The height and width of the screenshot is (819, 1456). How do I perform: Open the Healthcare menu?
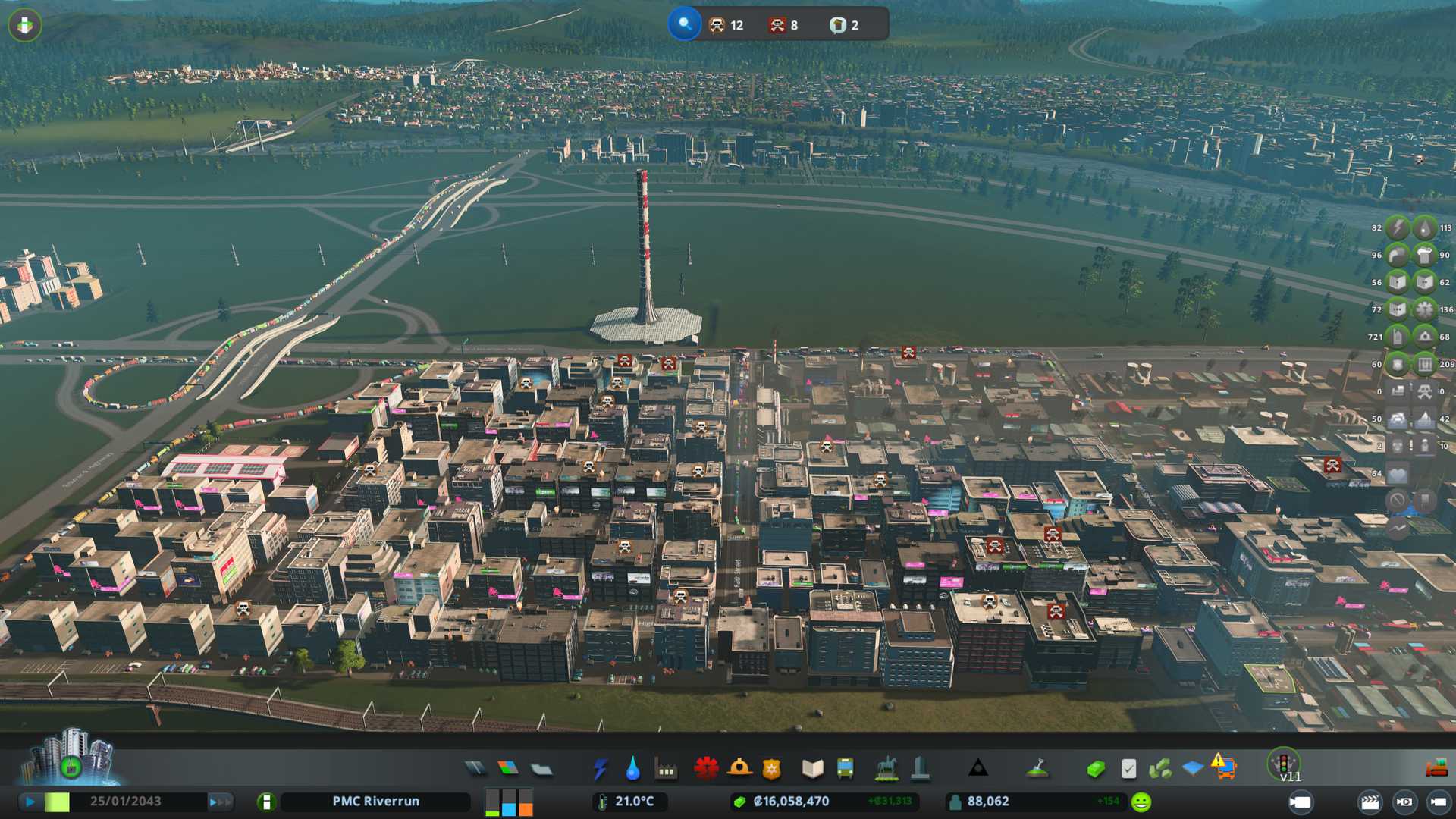point(706,768)
